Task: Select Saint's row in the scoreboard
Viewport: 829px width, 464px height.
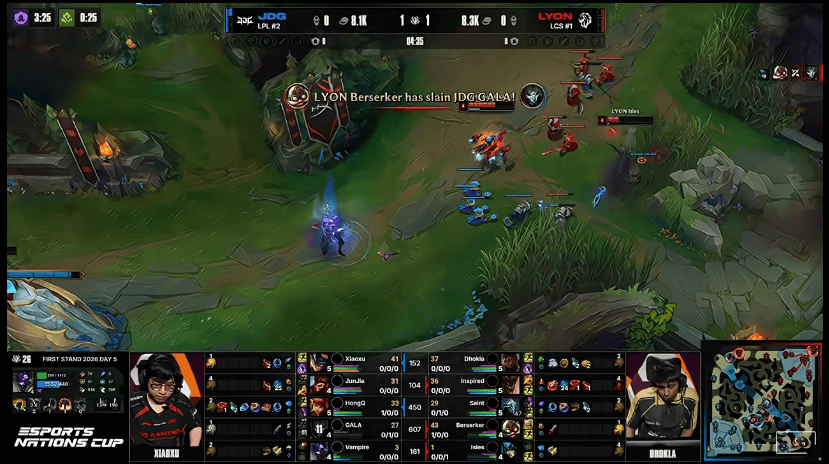Action: pos(477,406)
